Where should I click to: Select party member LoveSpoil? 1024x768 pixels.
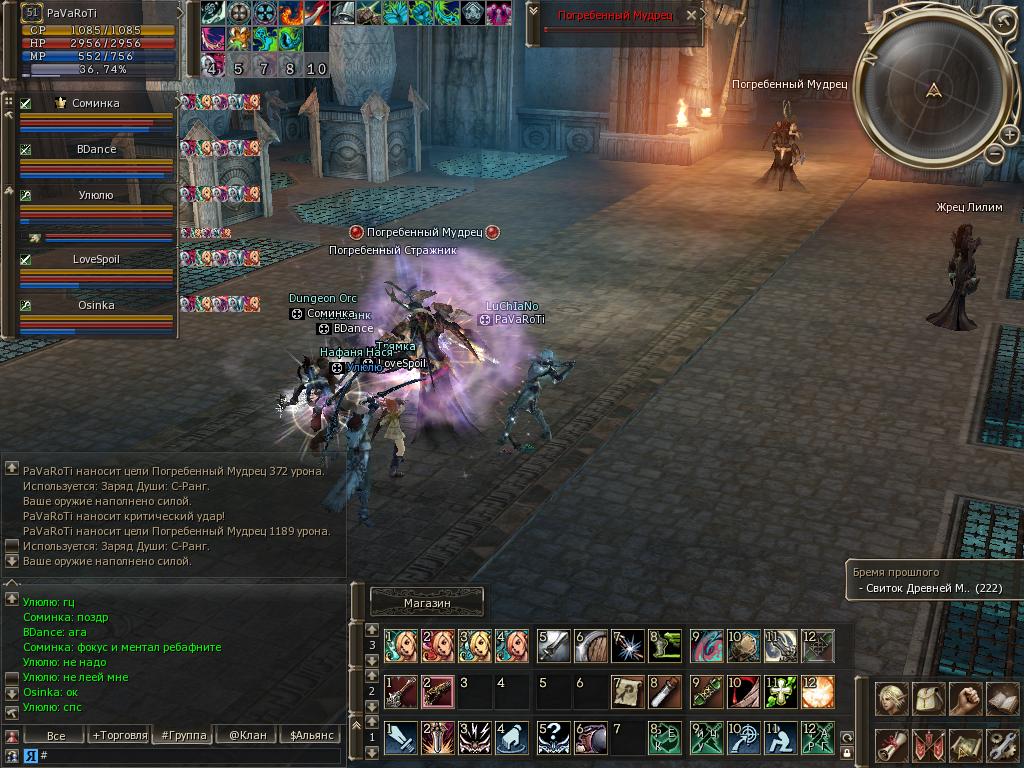(96, 259)
